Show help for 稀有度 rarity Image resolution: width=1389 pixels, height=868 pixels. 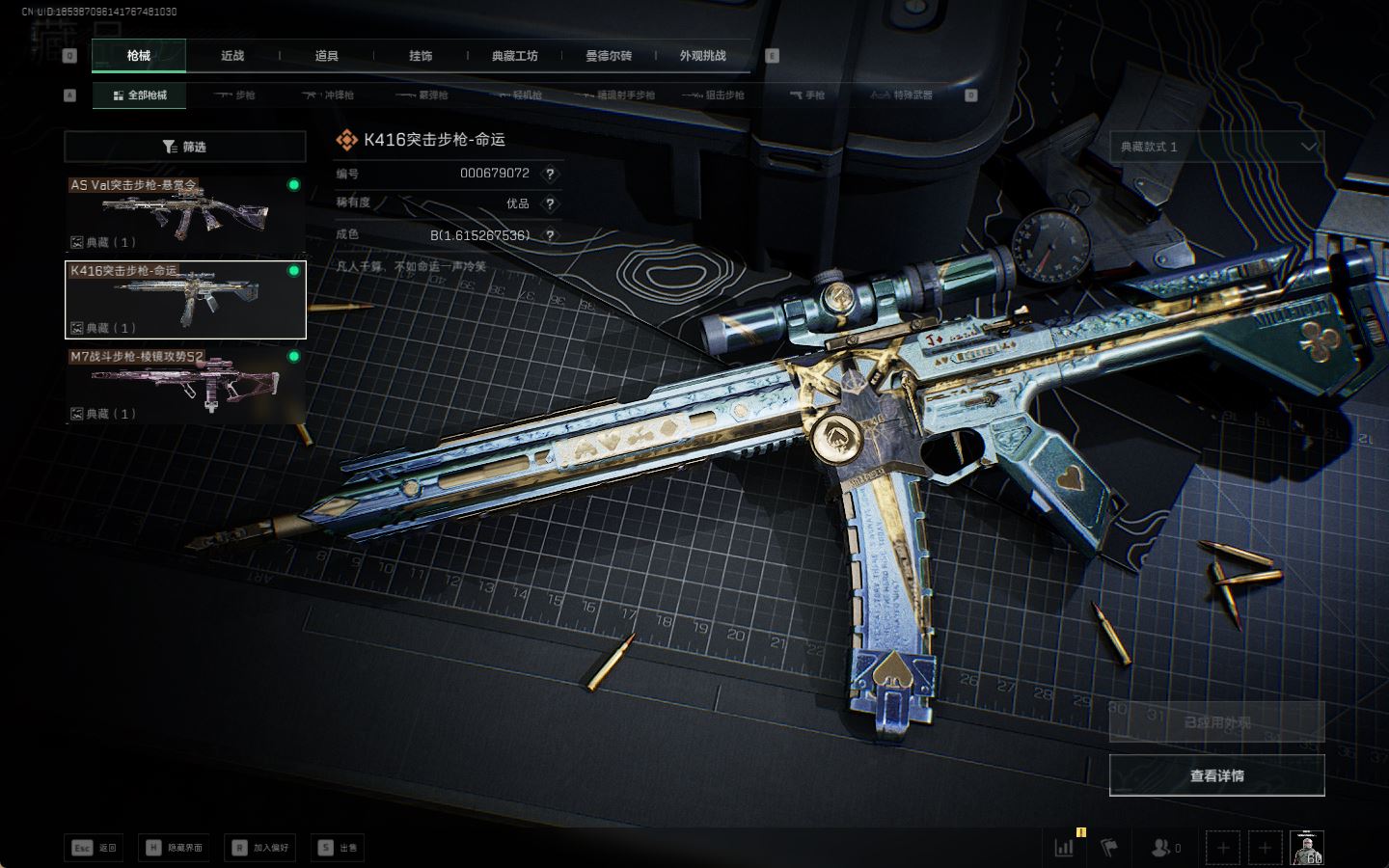point(550,203)
